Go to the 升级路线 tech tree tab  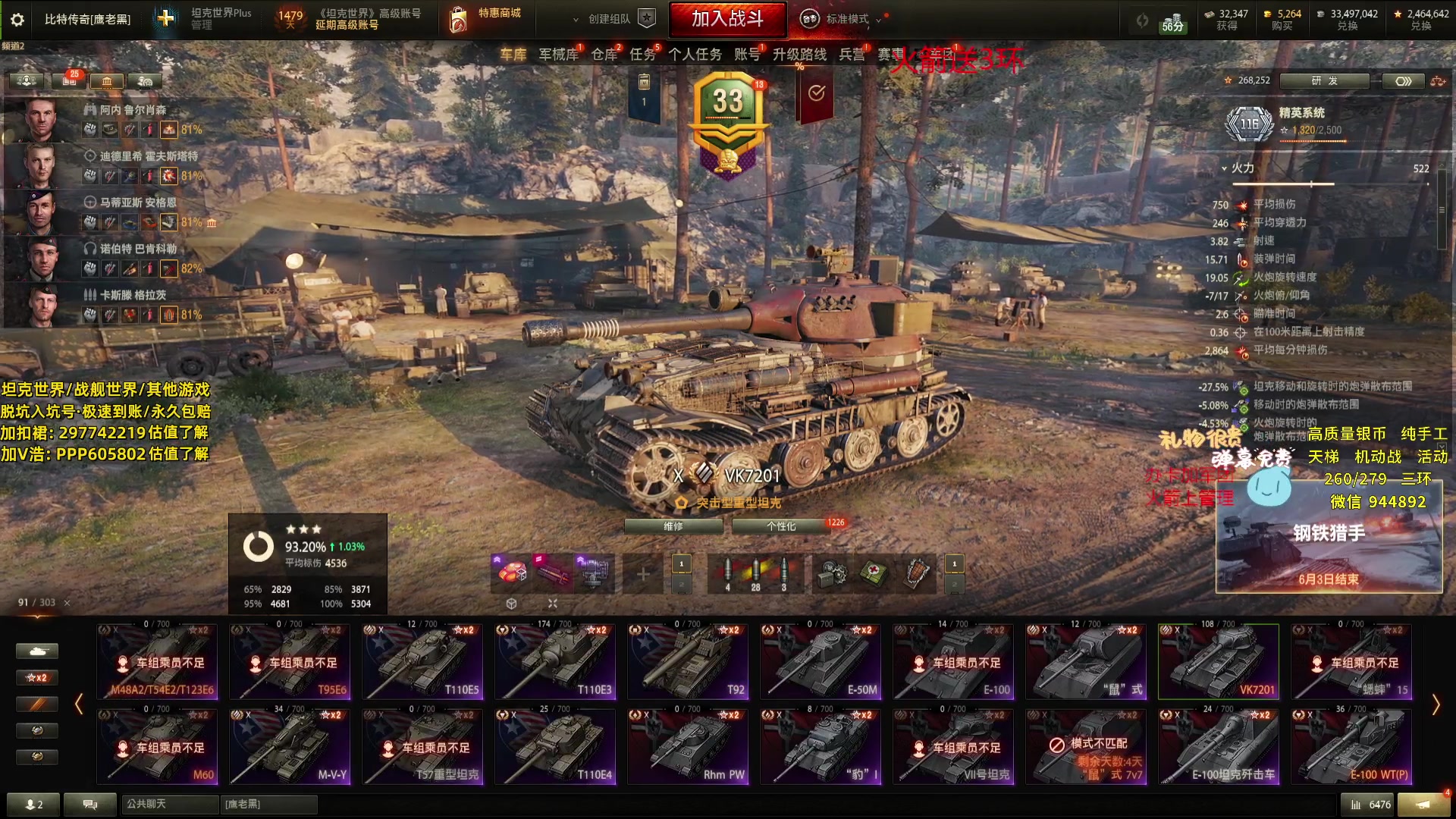[x=799, y=55]
